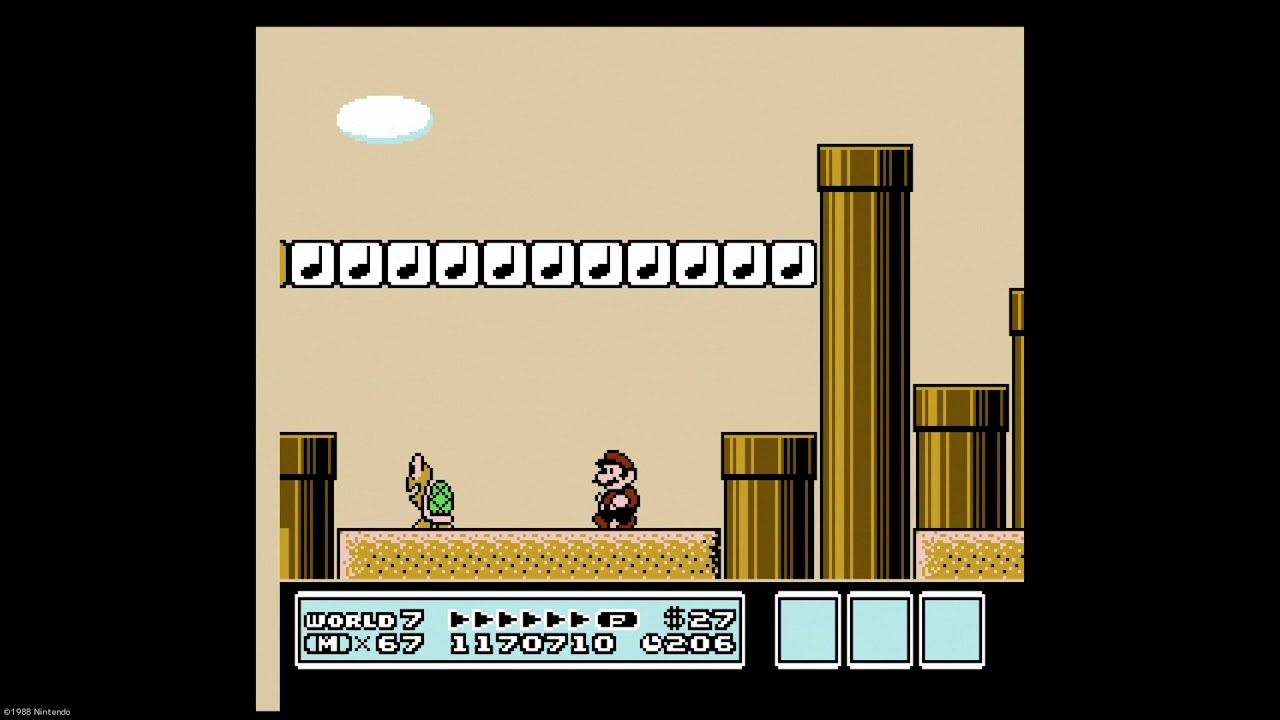Select the P power meter icon

tap(620, 619)
